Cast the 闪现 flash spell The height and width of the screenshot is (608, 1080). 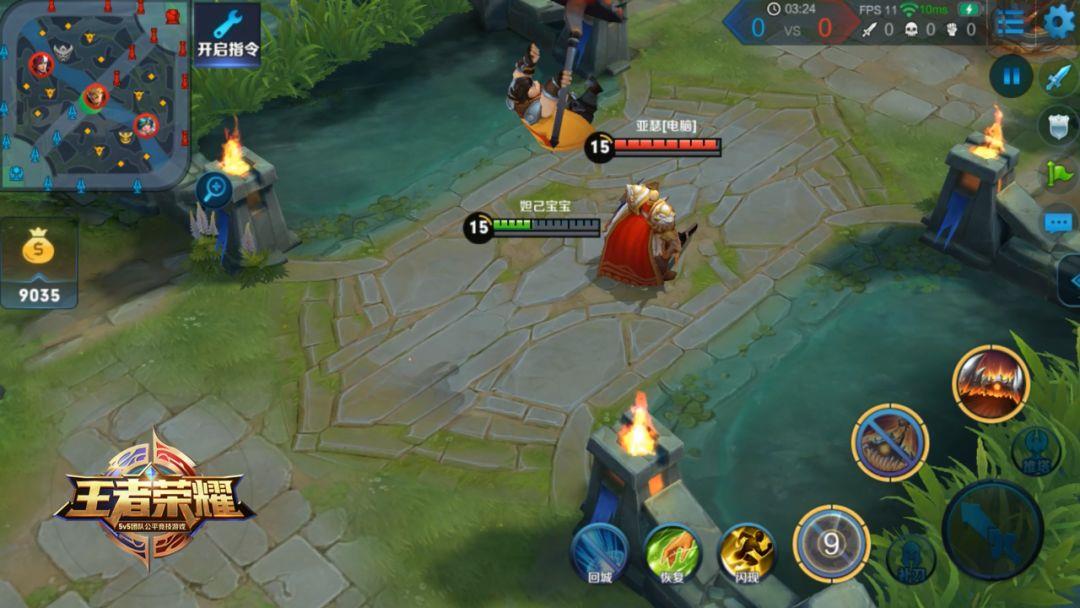746,553
